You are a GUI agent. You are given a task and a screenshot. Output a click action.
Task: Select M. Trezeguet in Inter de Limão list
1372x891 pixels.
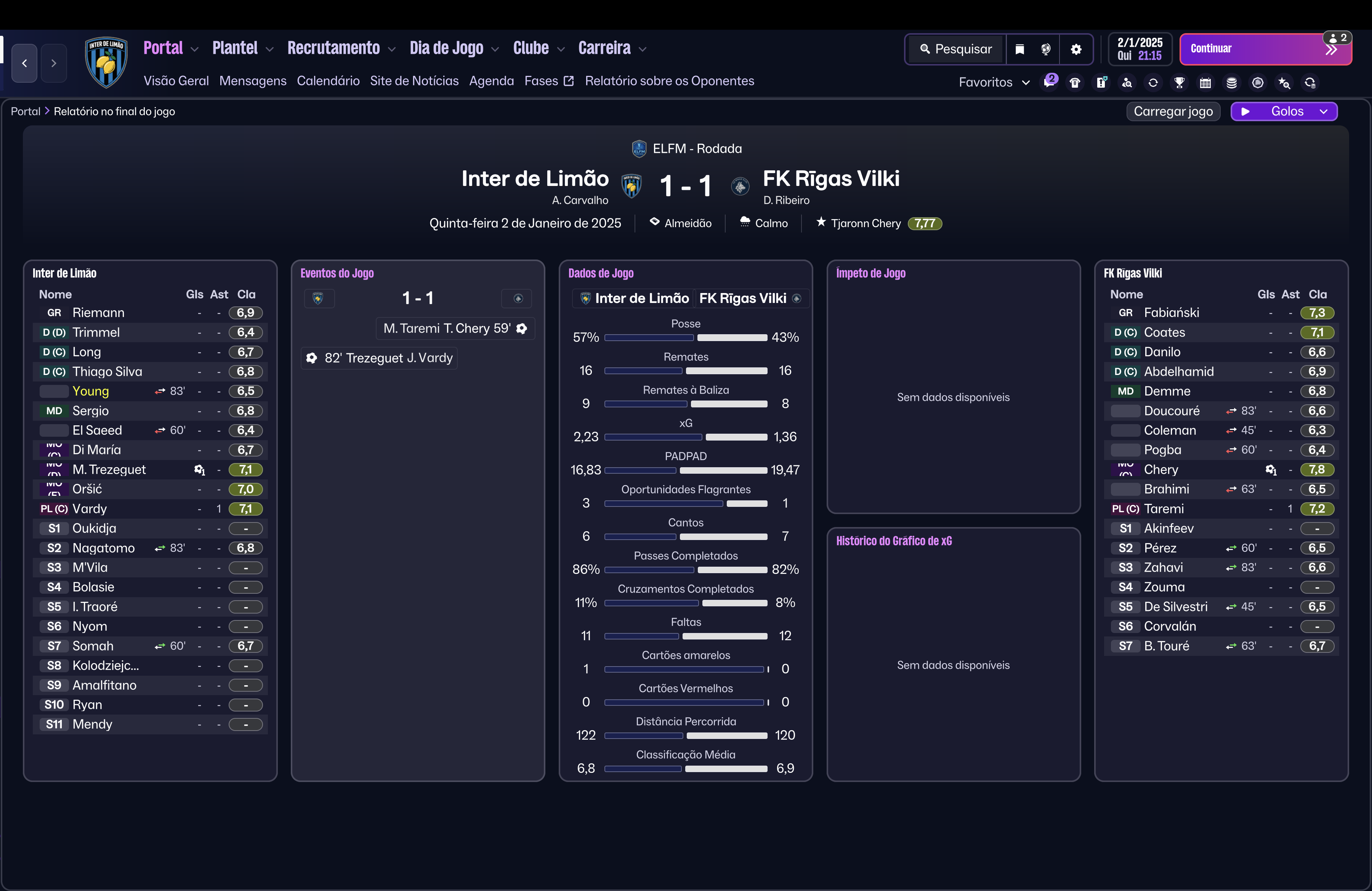109,470
